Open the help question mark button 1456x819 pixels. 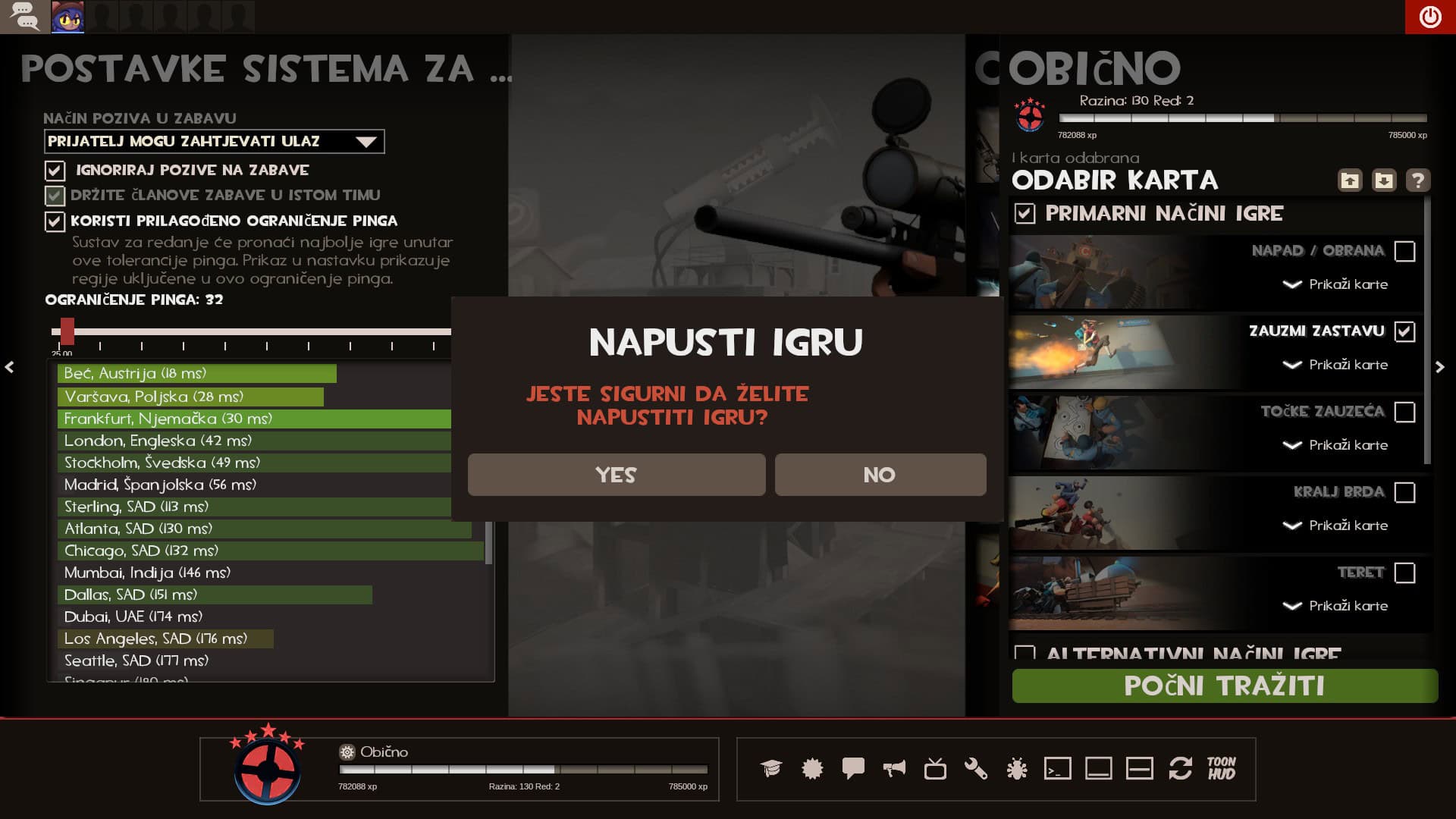coord(1417,180)
